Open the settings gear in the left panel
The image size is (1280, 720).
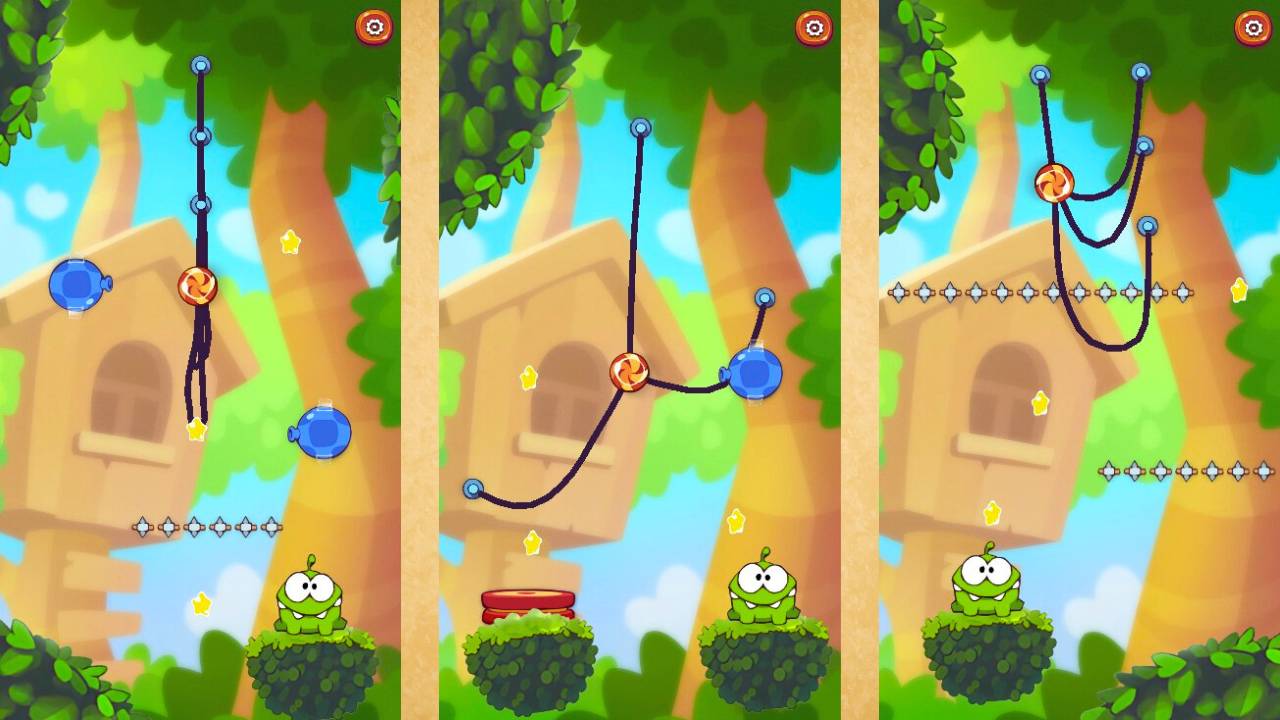[x=374, y=28]
